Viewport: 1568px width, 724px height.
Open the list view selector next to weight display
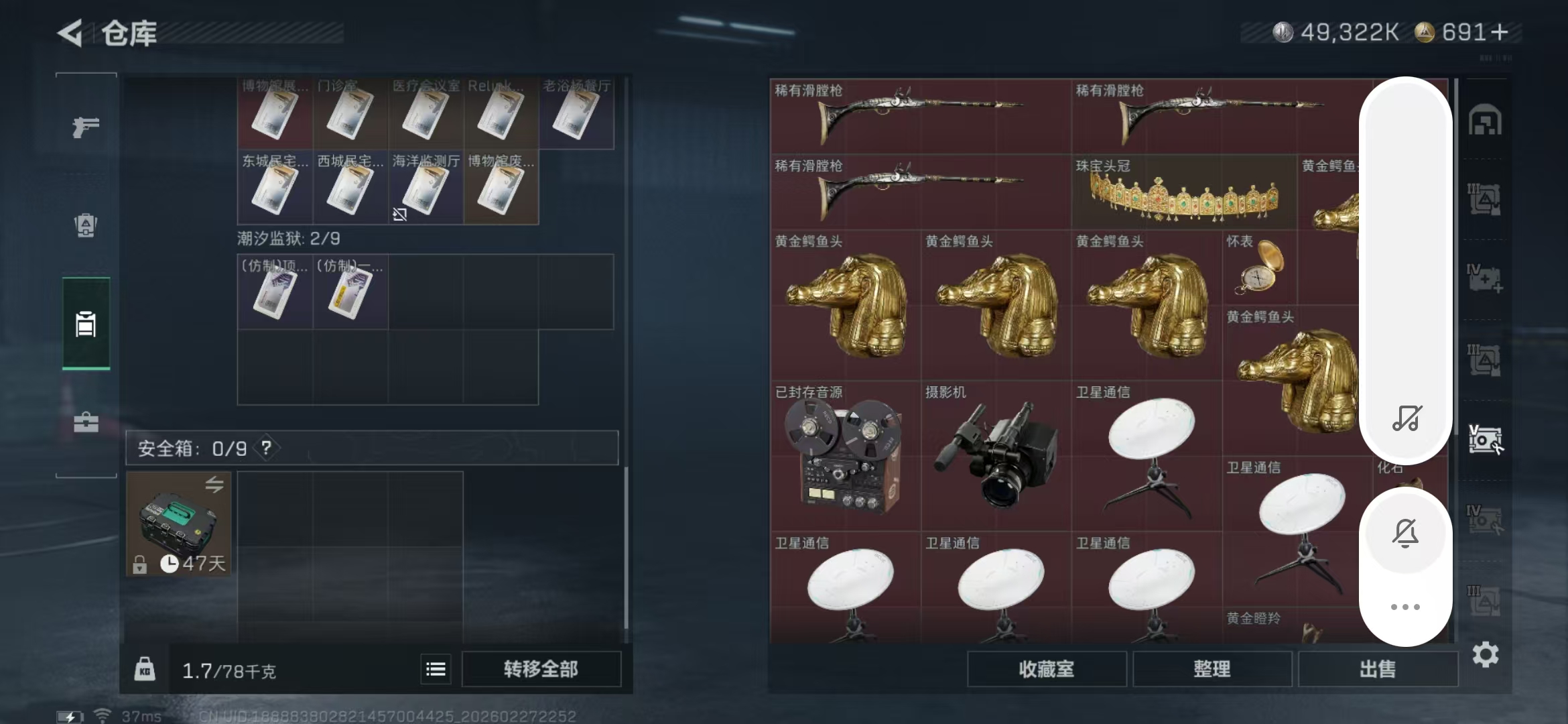pos(436,668)
